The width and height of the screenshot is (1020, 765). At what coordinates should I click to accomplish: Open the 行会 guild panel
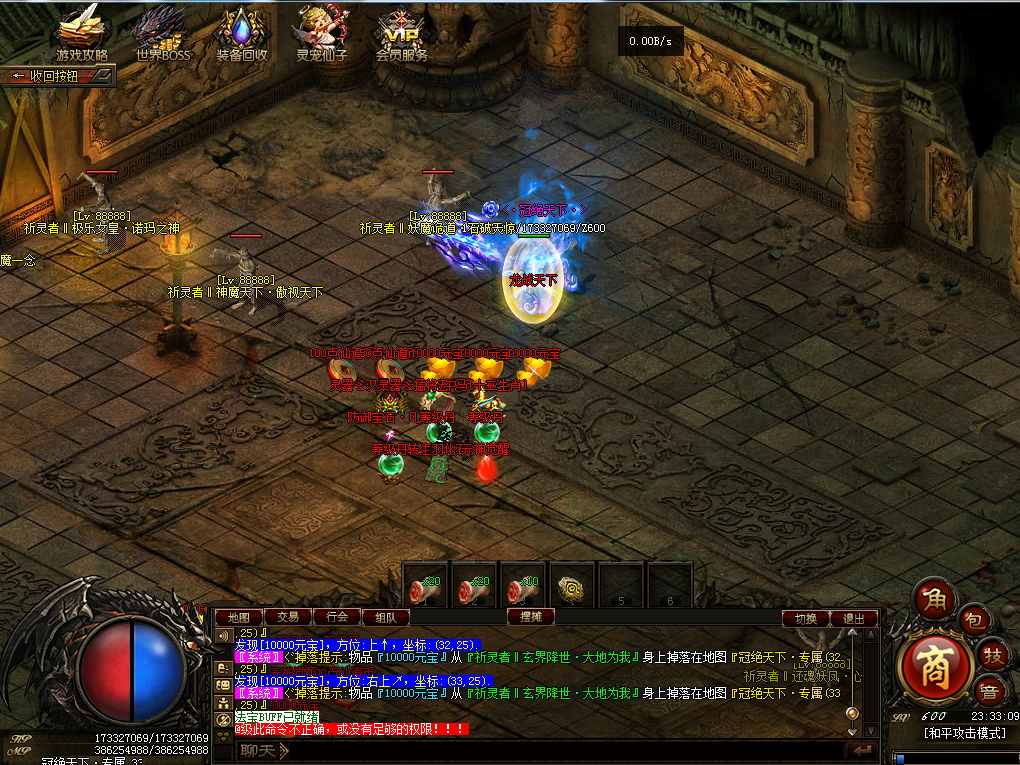click(337, 618)
